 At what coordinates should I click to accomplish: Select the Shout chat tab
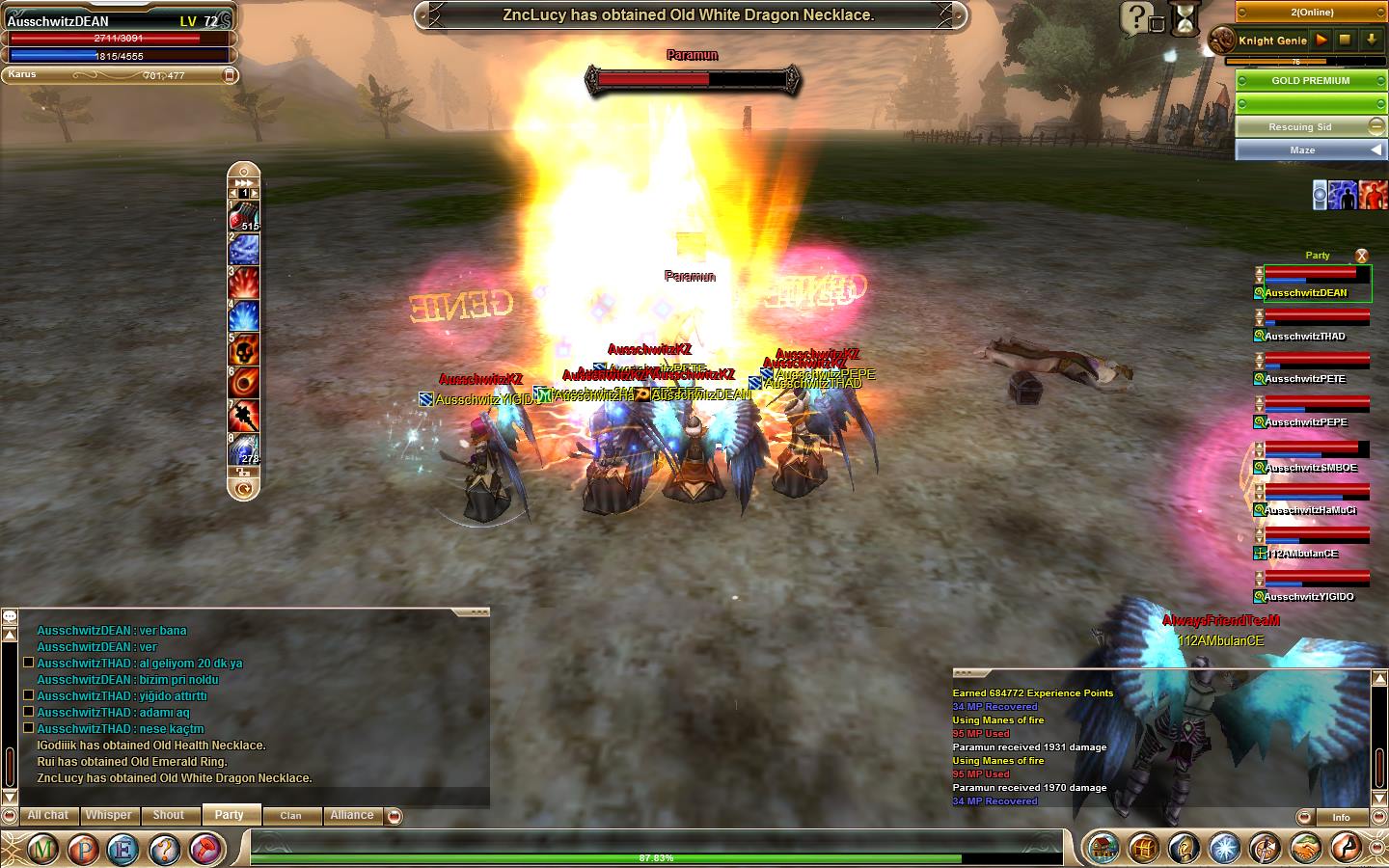(x=168, y=815)
